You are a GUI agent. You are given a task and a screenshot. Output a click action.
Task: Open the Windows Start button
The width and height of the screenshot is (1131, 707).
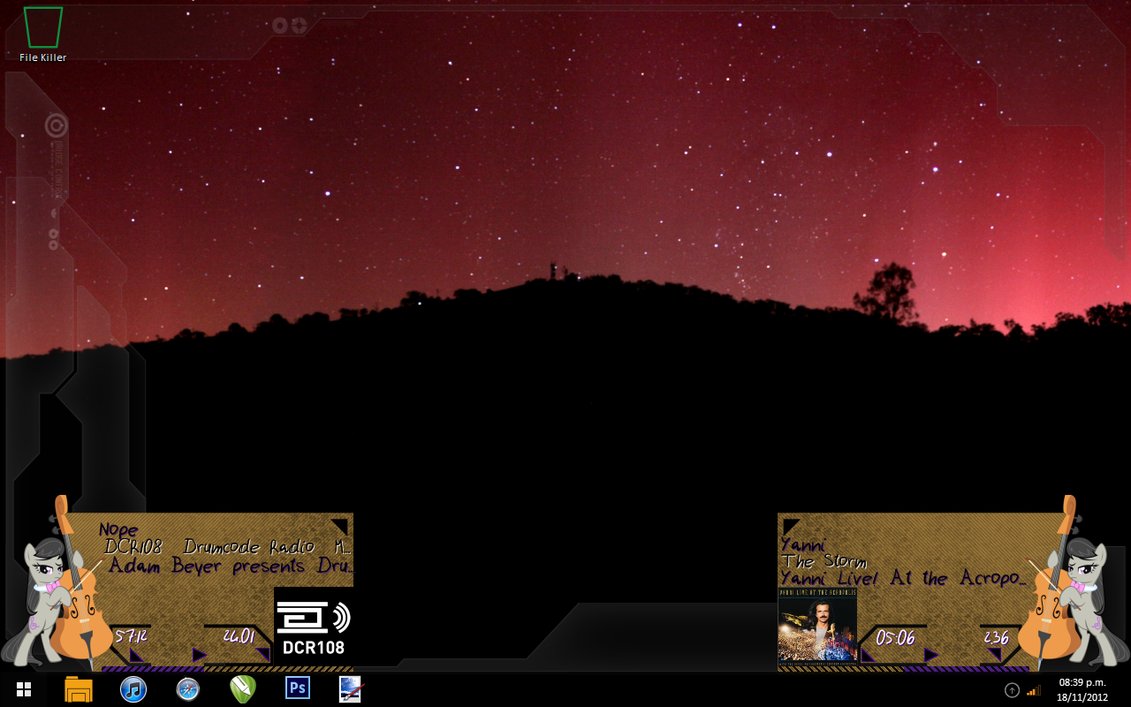(24, 689)
